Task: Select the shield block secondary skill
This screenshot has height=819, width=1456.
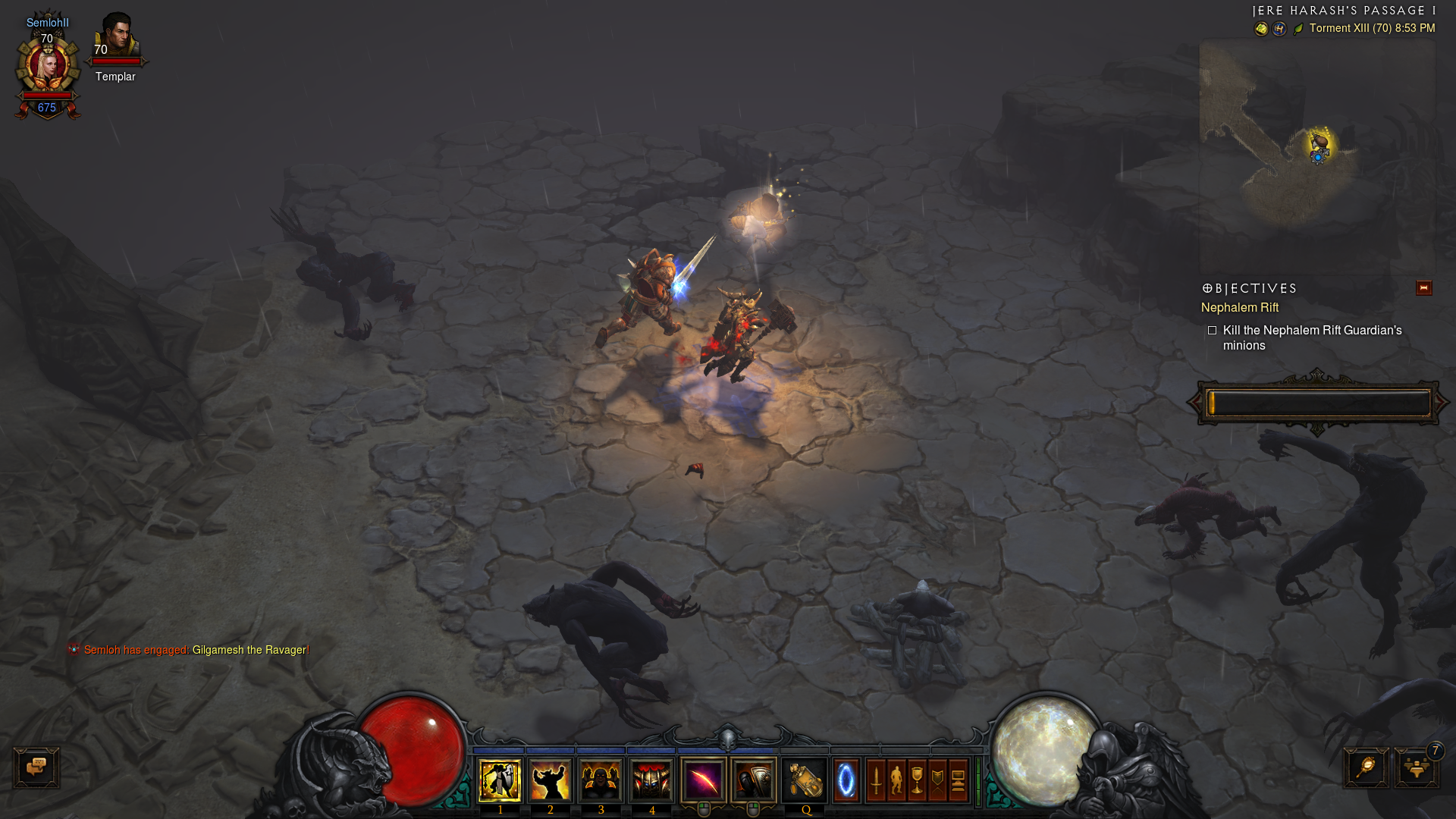Action: (x=754, y=780)
